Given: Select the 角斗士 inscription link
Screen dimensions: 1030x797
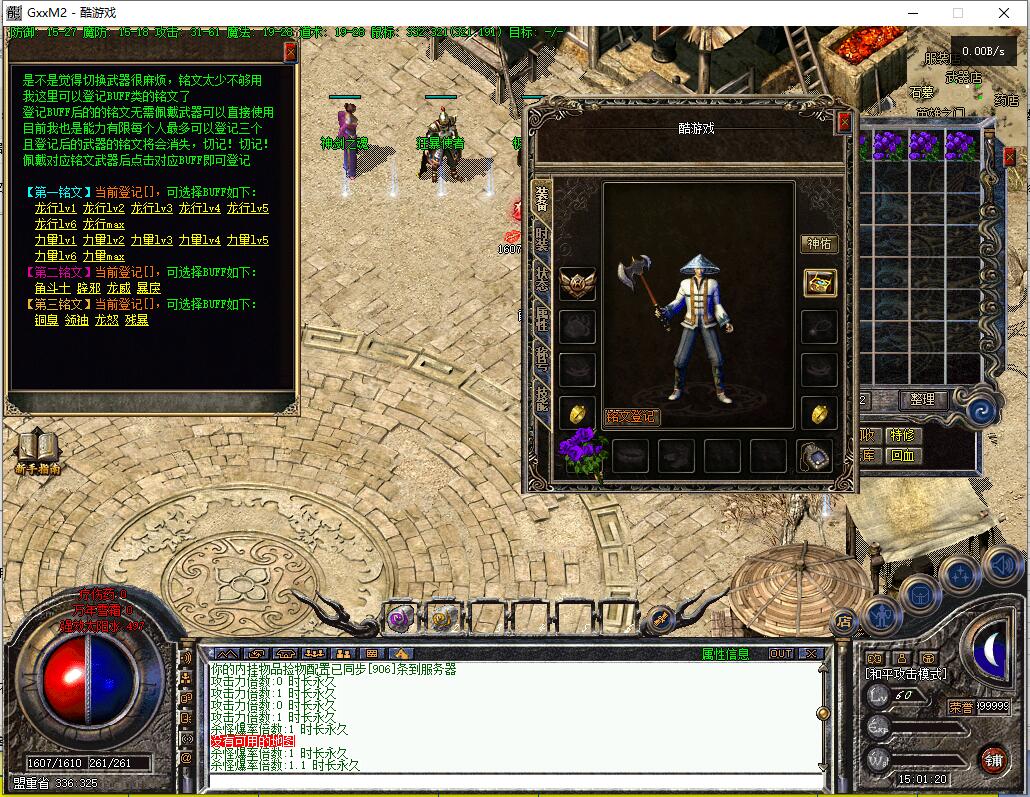Looking at the screenshot, I should pyautogui.click(x=50, y=288).
